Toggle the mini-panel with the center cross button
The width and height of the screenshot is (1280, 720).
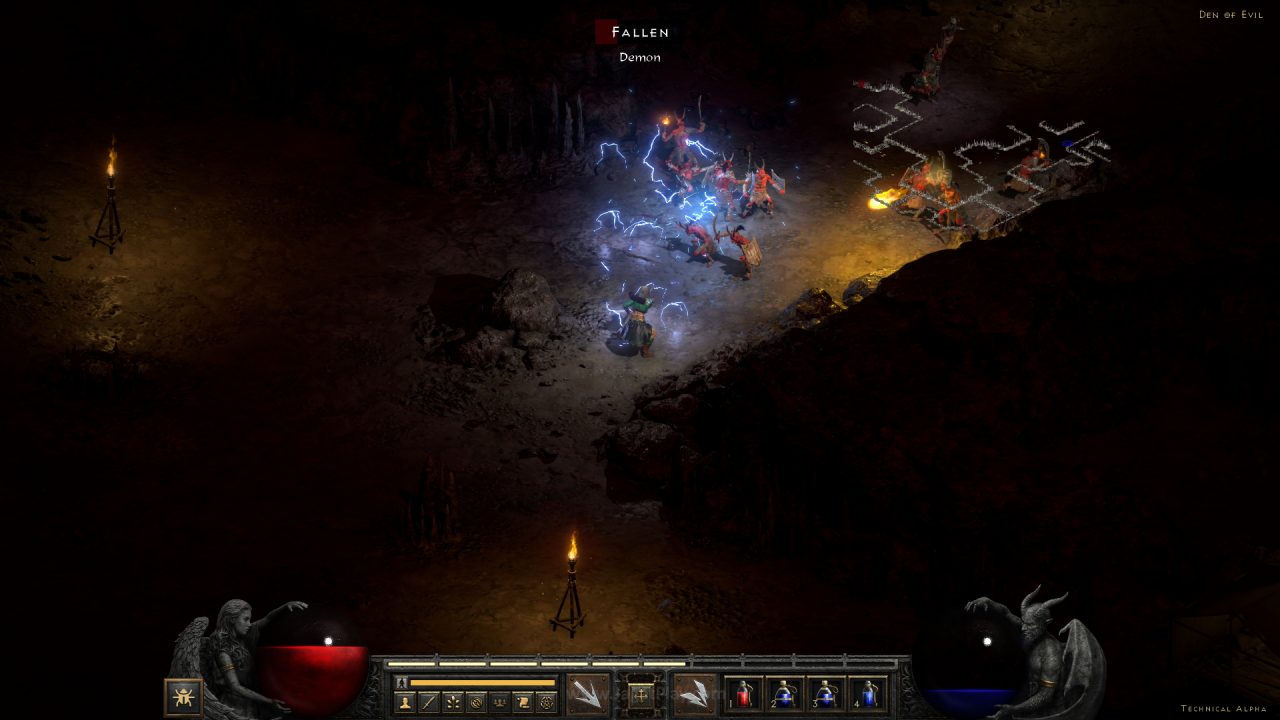640,693
